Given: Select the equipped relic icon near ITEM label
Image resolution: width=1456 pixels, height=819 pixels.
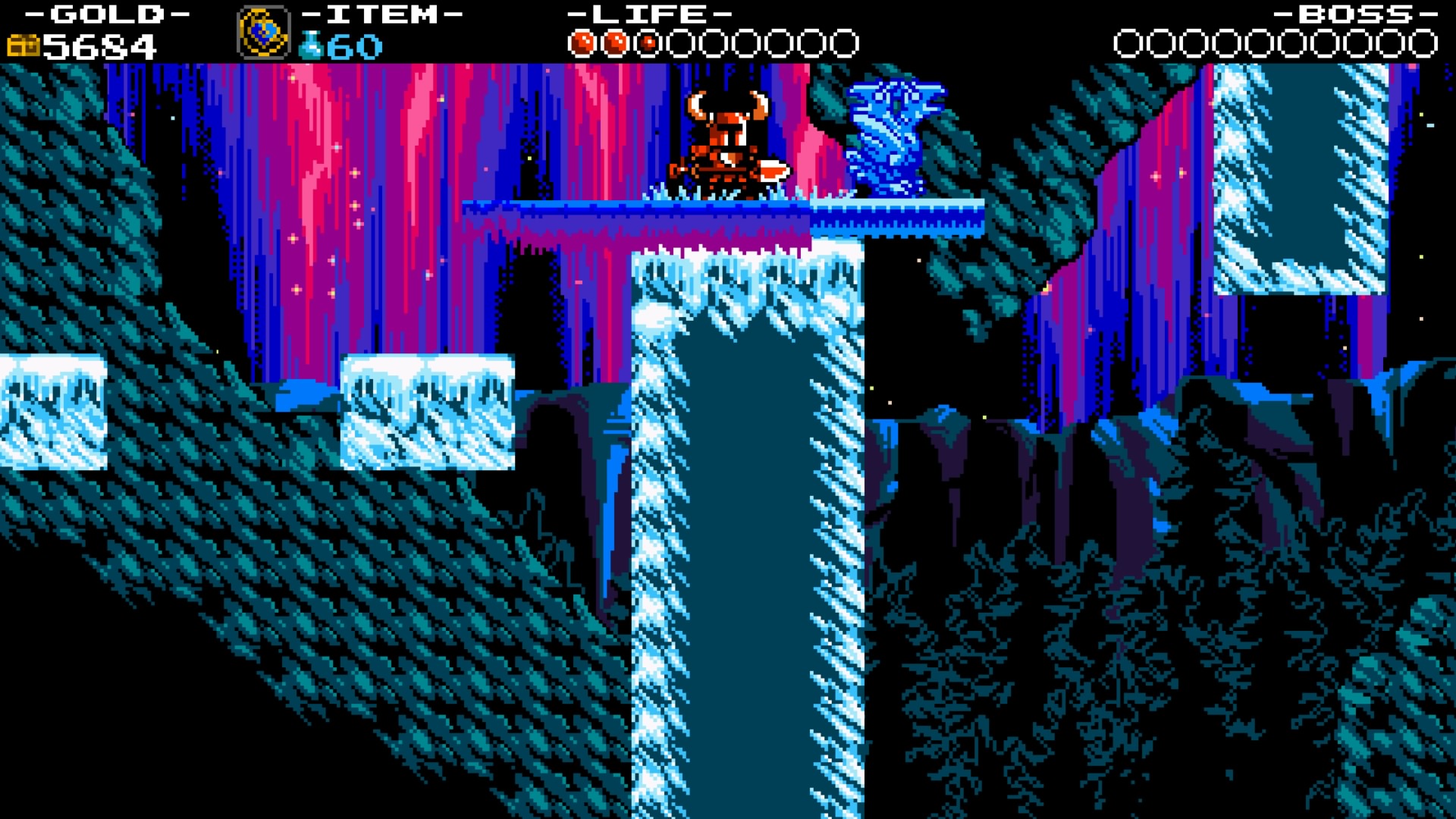Looking at the screenshot, I should tap(264, 33).
